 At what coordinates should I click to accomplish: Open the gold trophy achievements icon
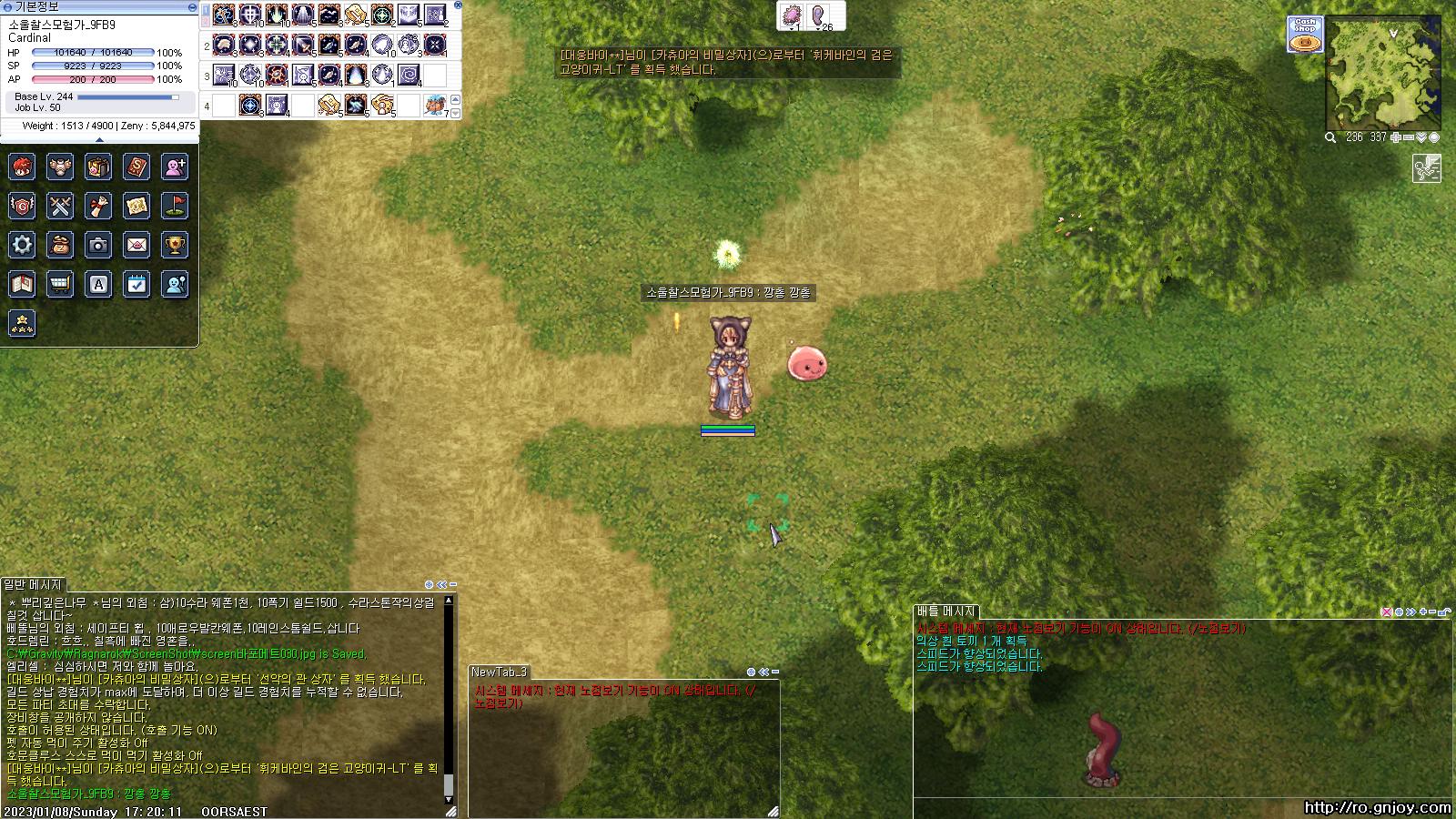pyautogui.click(x=175, y=244)
